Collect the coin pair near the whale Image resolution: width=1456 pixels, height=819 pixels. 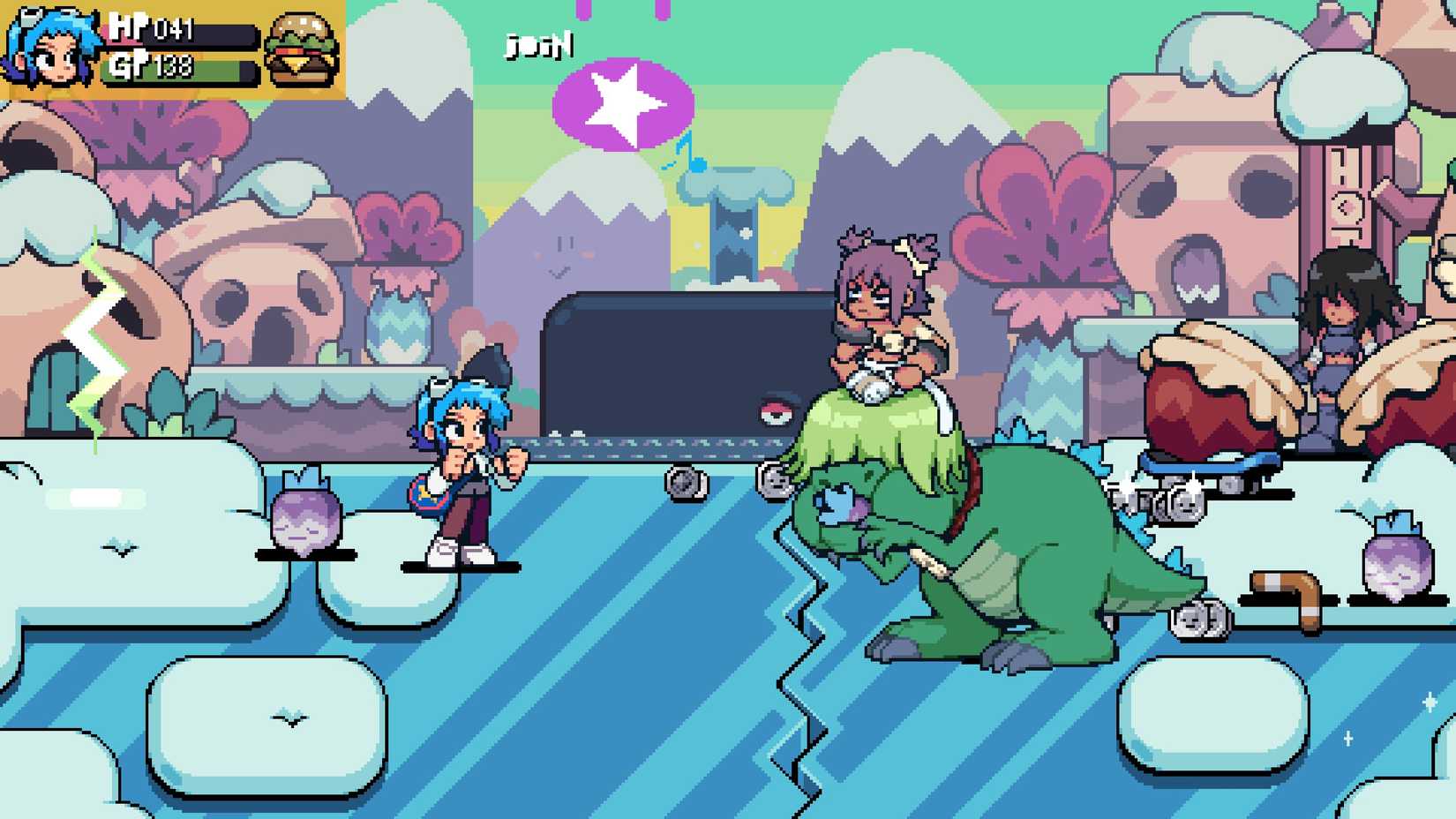(x=687, y=483)
